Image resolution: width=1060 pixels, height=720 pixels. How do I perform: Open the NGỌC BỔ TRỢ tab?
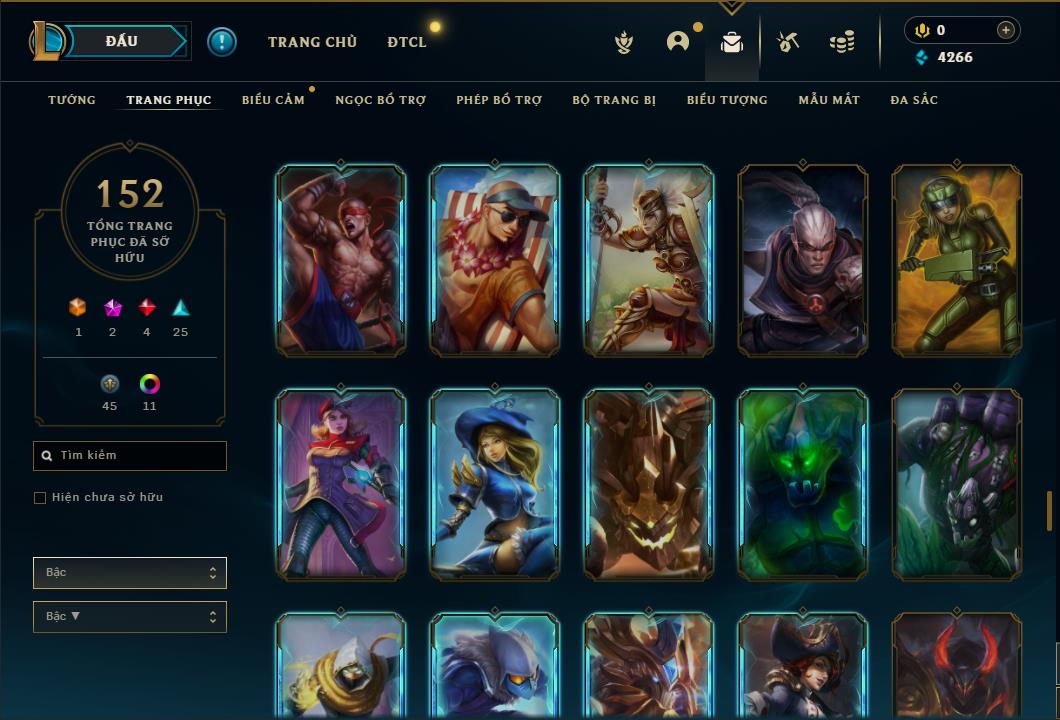click(380, 100)
